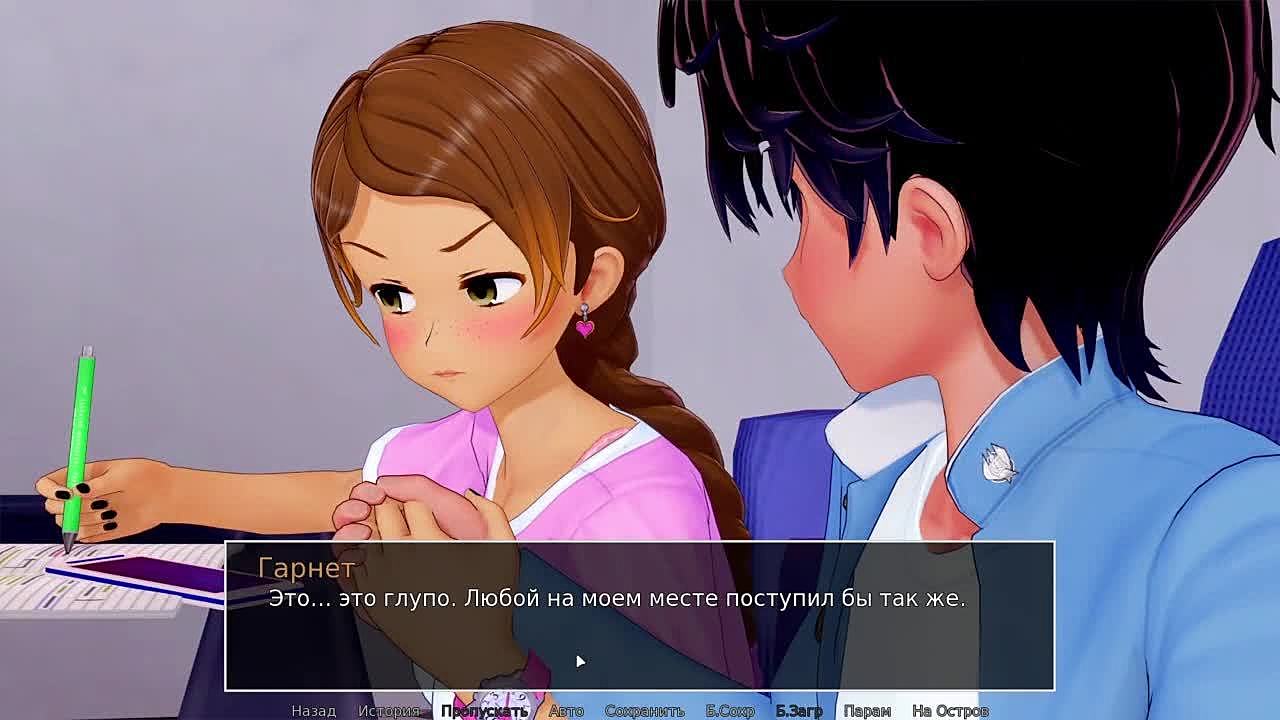
Task: Select the На Остров option
Action: [950, 711]
